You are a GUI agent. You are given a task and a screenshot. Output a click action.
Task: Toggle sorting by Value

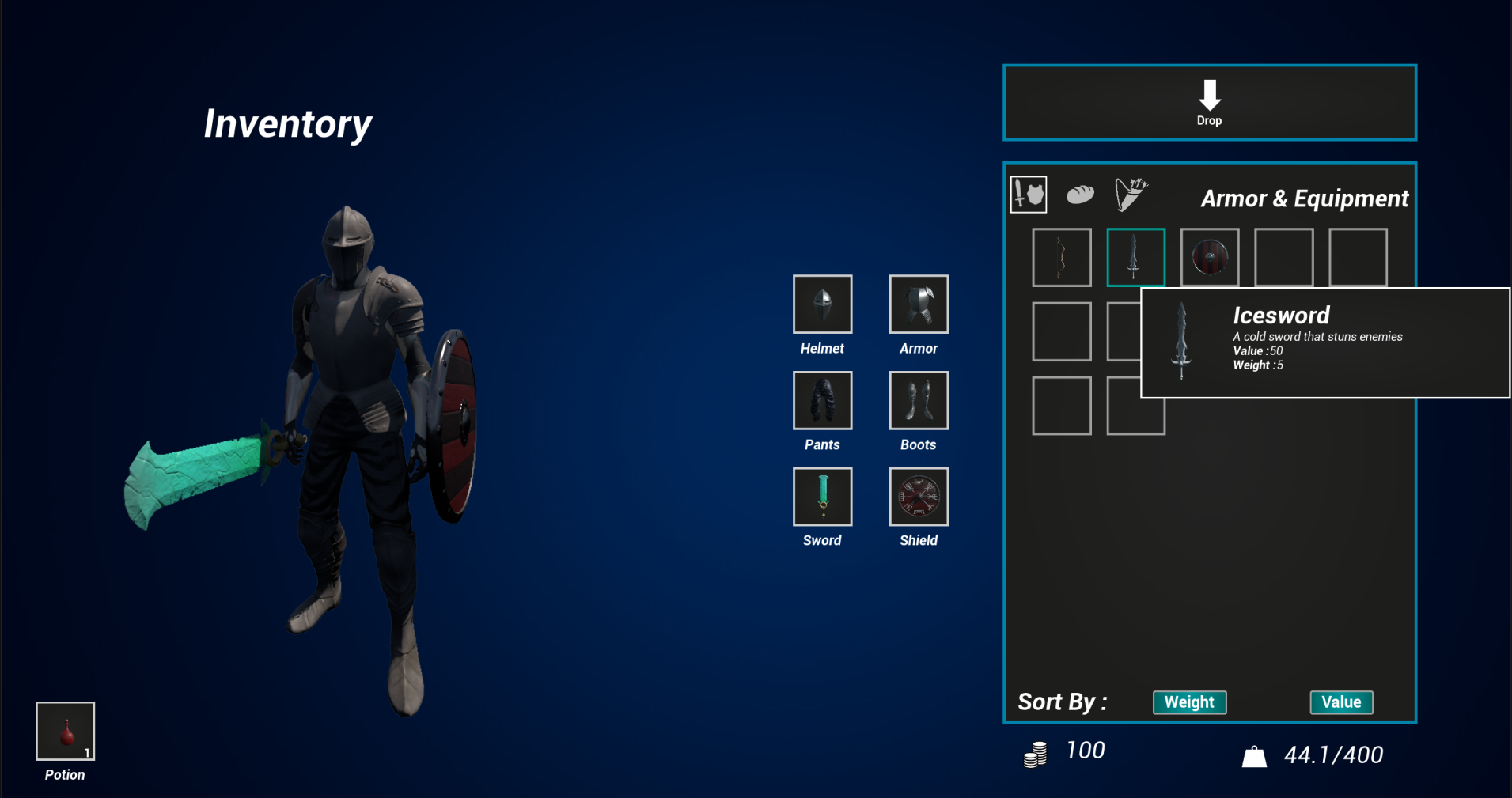point(1341,702)
